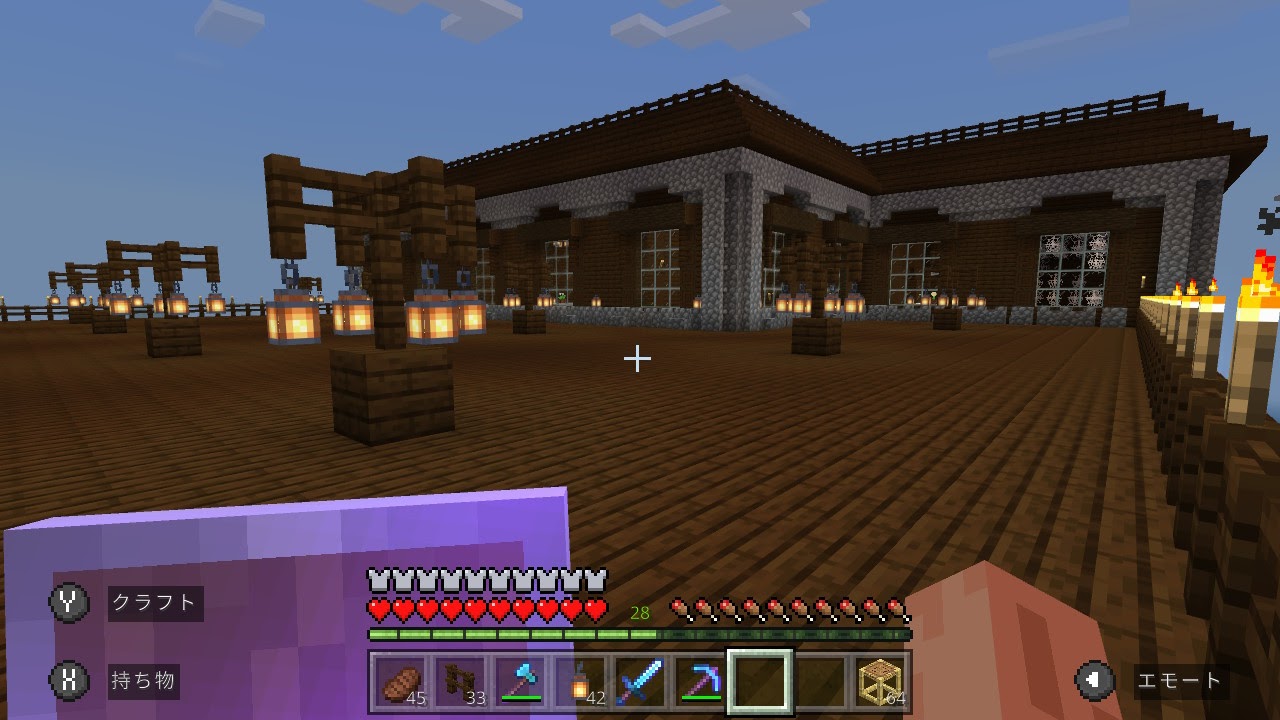
Task: Select the scaffolding stack of 64
Action: pyautogui.click(x=879, y=683)
